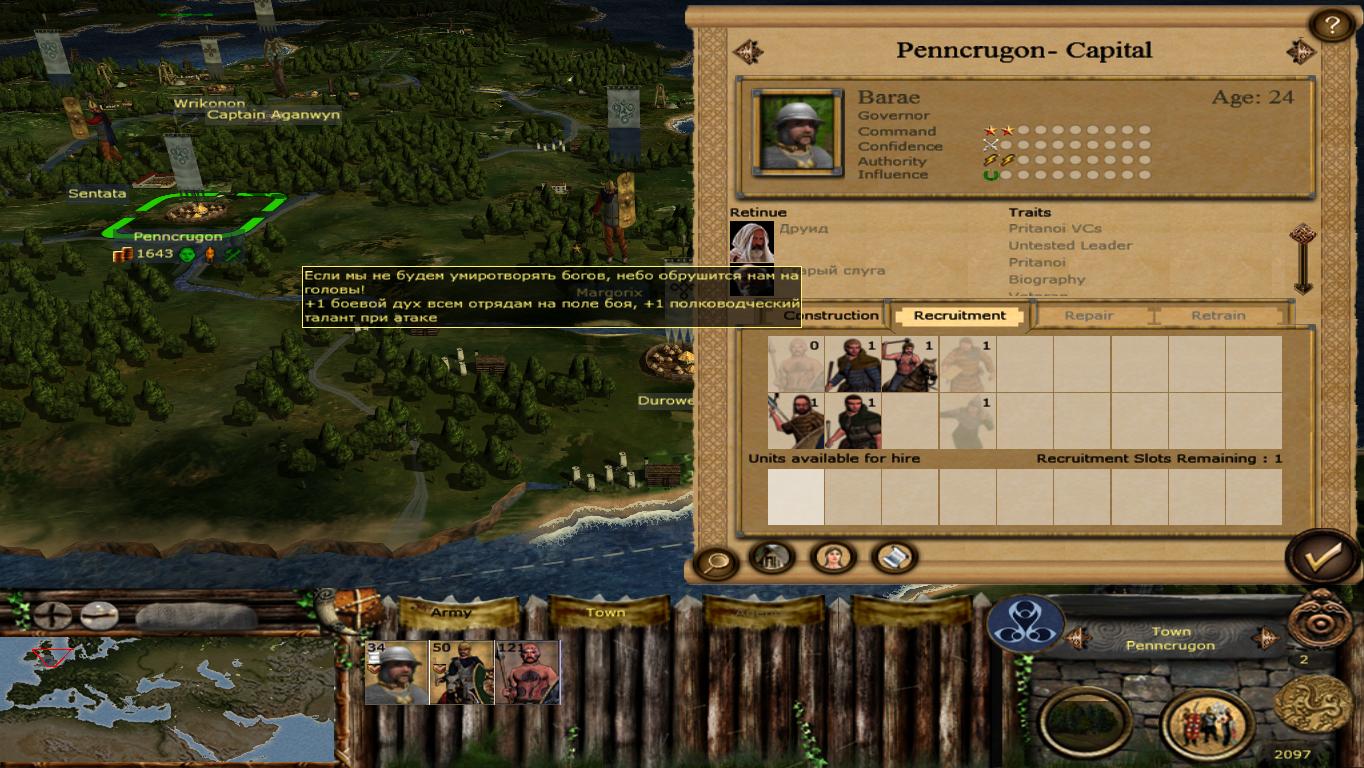Select the helmeted general unit card
Image resolution: width=1364 pixels, height=768 pixels.
396,672
